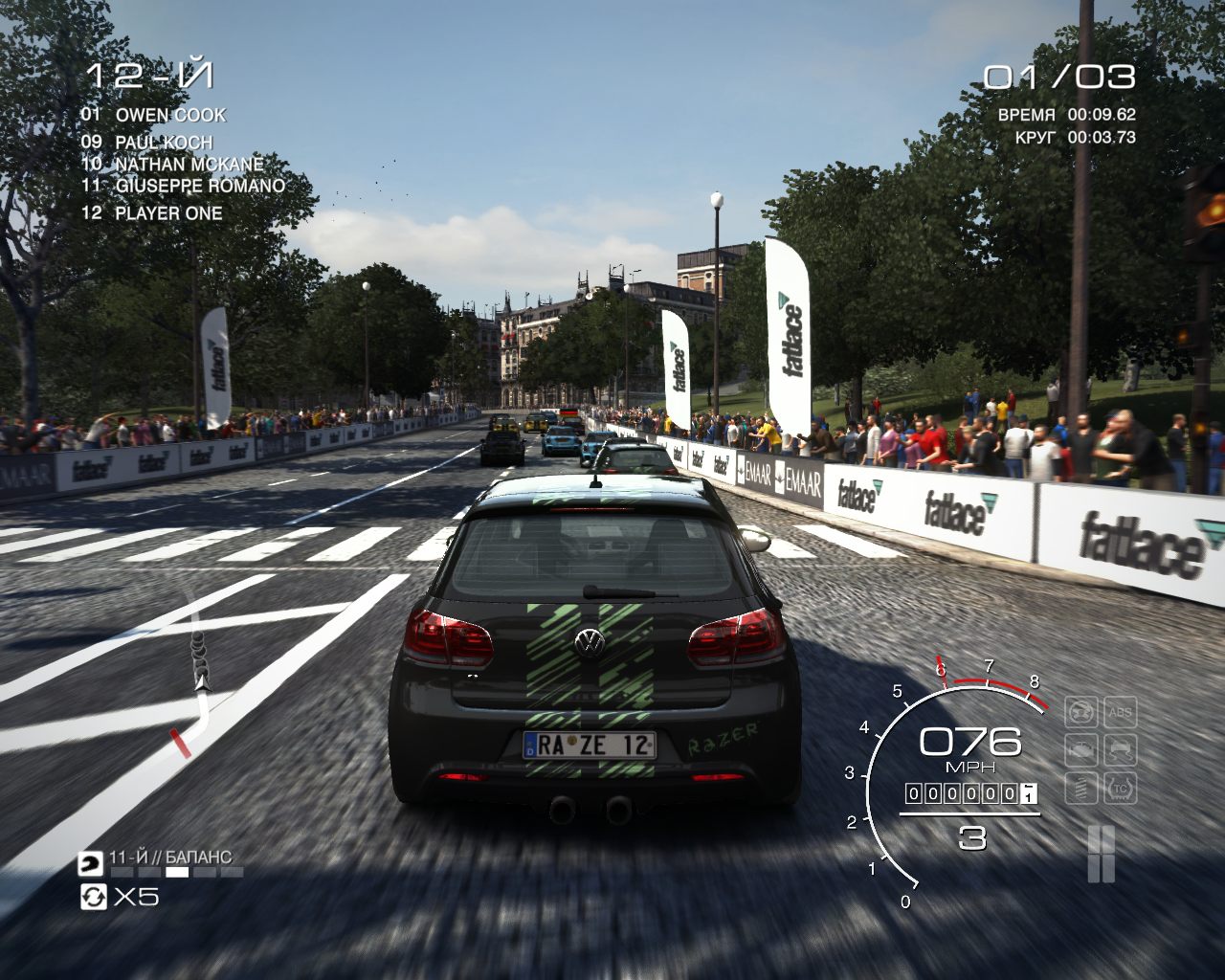Click the skidding car stability icon
Screen dimensions: 1225x980
click(1119, 750)
